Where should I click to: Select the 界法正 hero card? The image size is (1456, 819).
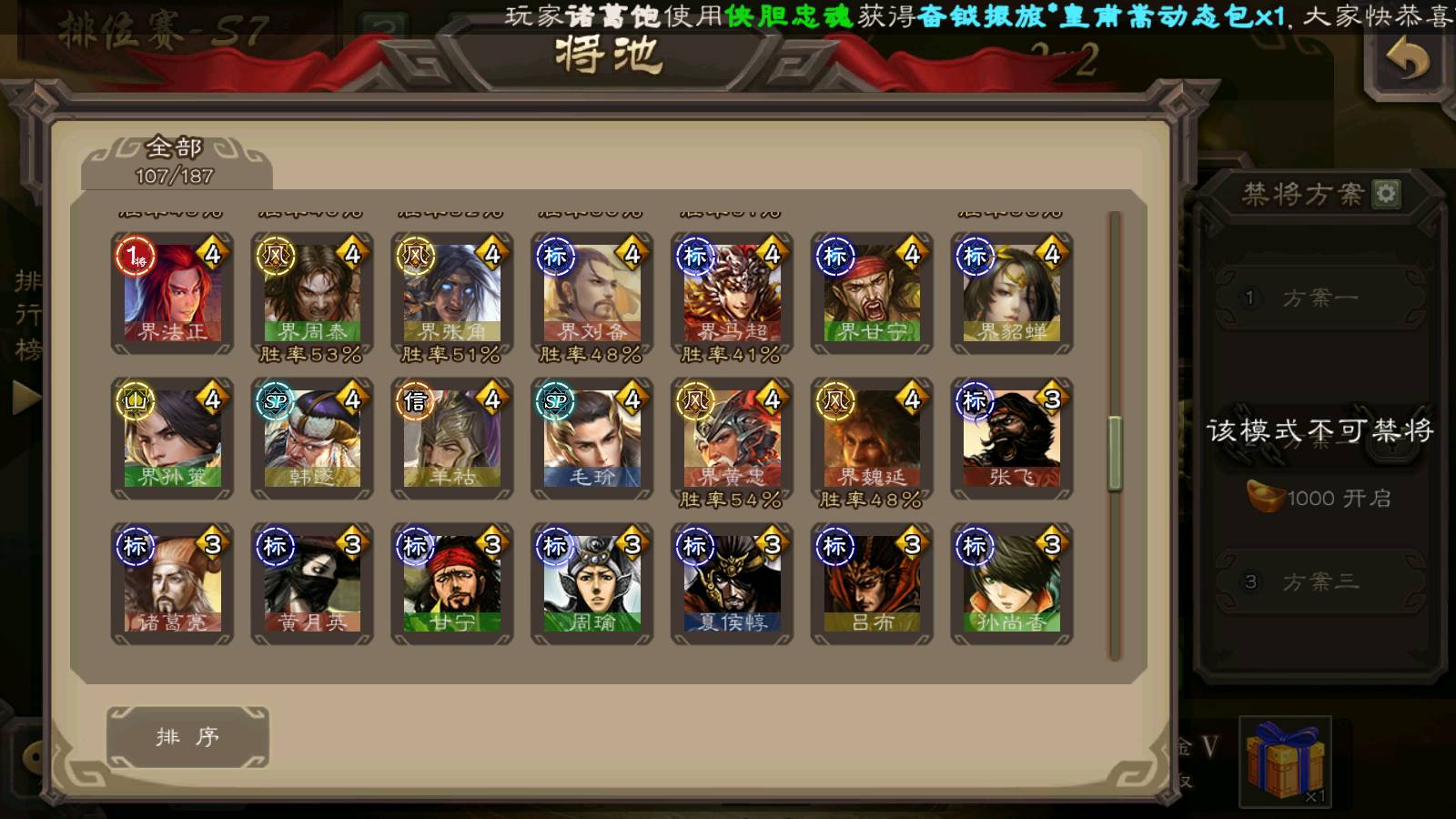pyautogui.click(x=172, y=293)
